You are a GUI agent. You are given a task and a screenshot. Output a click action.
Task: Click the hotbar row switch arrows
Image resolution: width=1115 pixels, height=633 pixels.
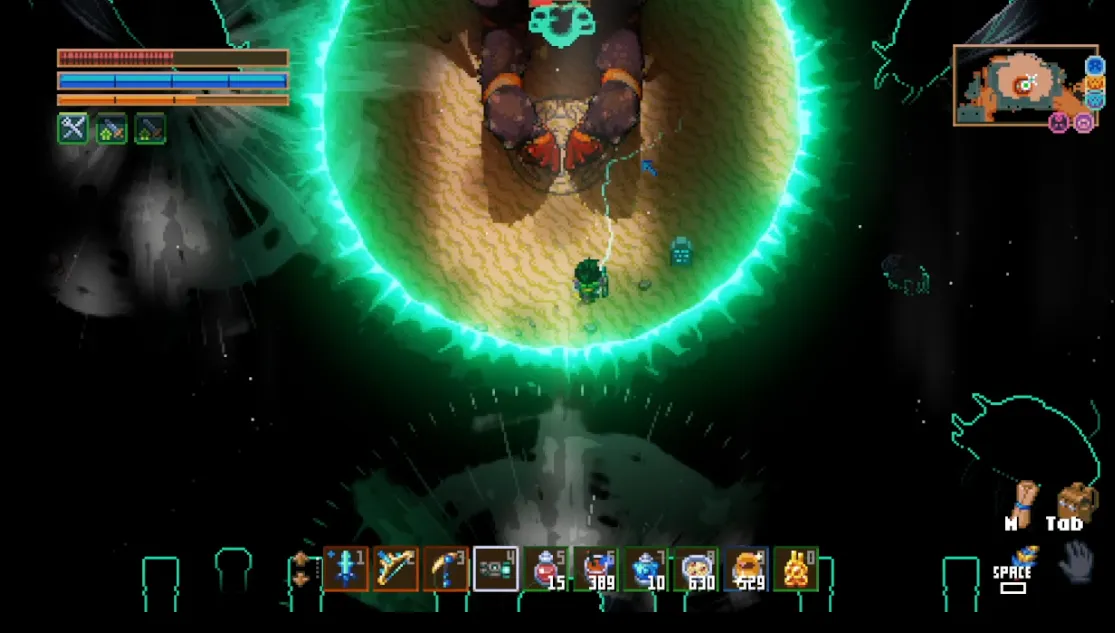coord(302,569)
